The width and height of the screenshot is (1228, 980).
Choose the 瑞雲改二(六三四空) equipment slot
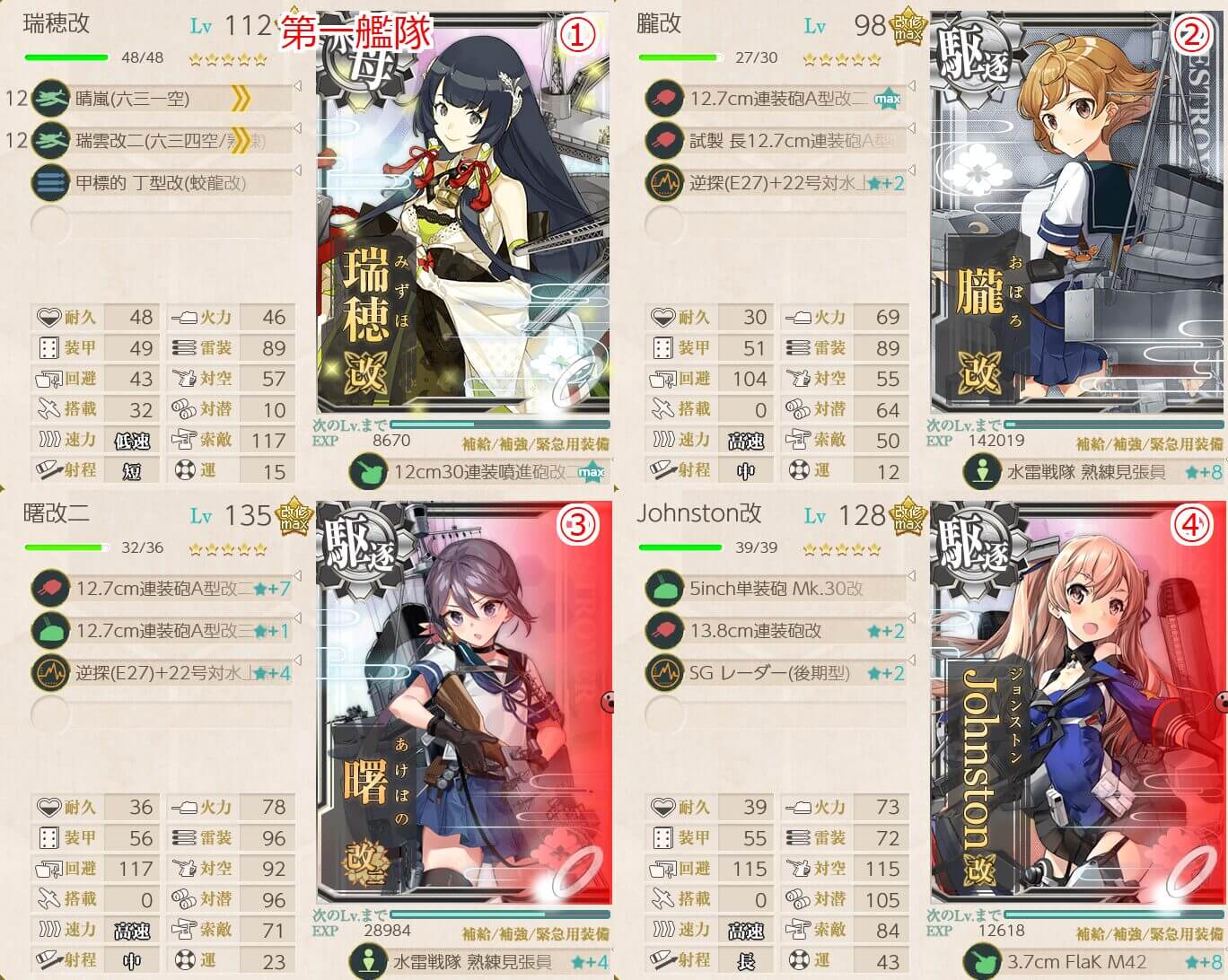click(x=162, y=140)
